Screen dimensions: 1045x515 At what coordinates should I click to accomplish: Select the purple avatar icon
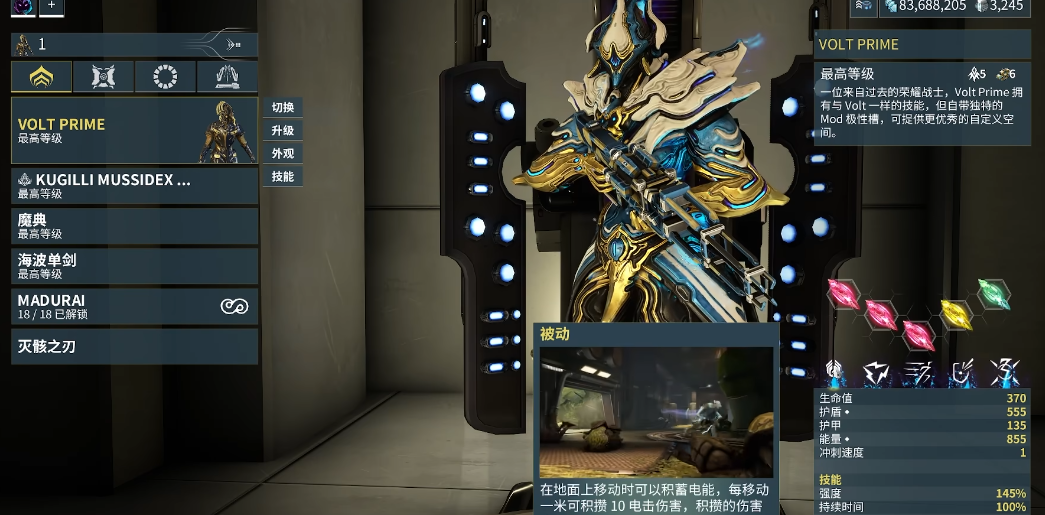[21, 6]
